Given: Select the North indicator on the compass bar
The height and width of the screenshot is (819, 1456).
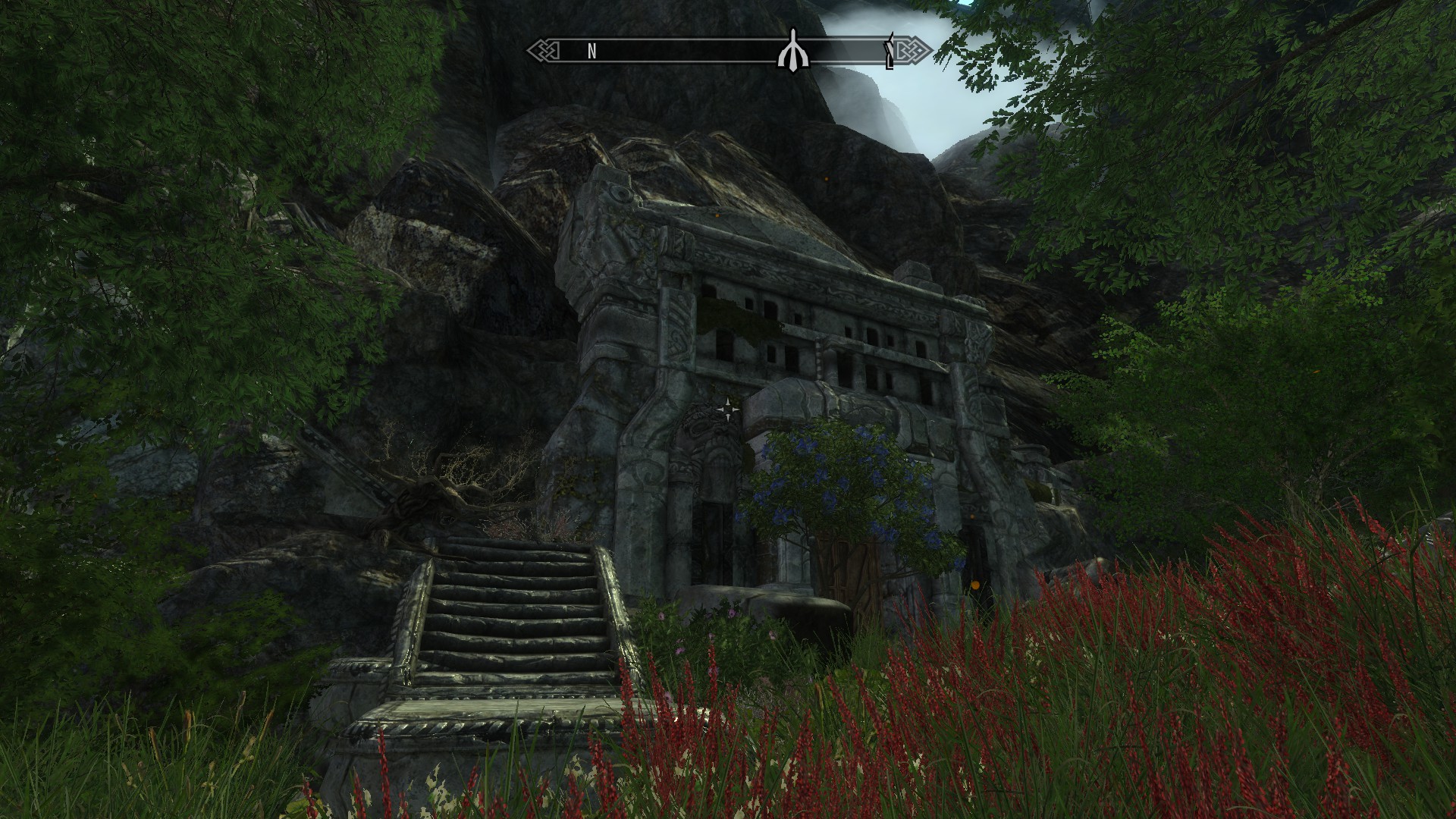Looking at the screenshot, I should pos(591,52).
